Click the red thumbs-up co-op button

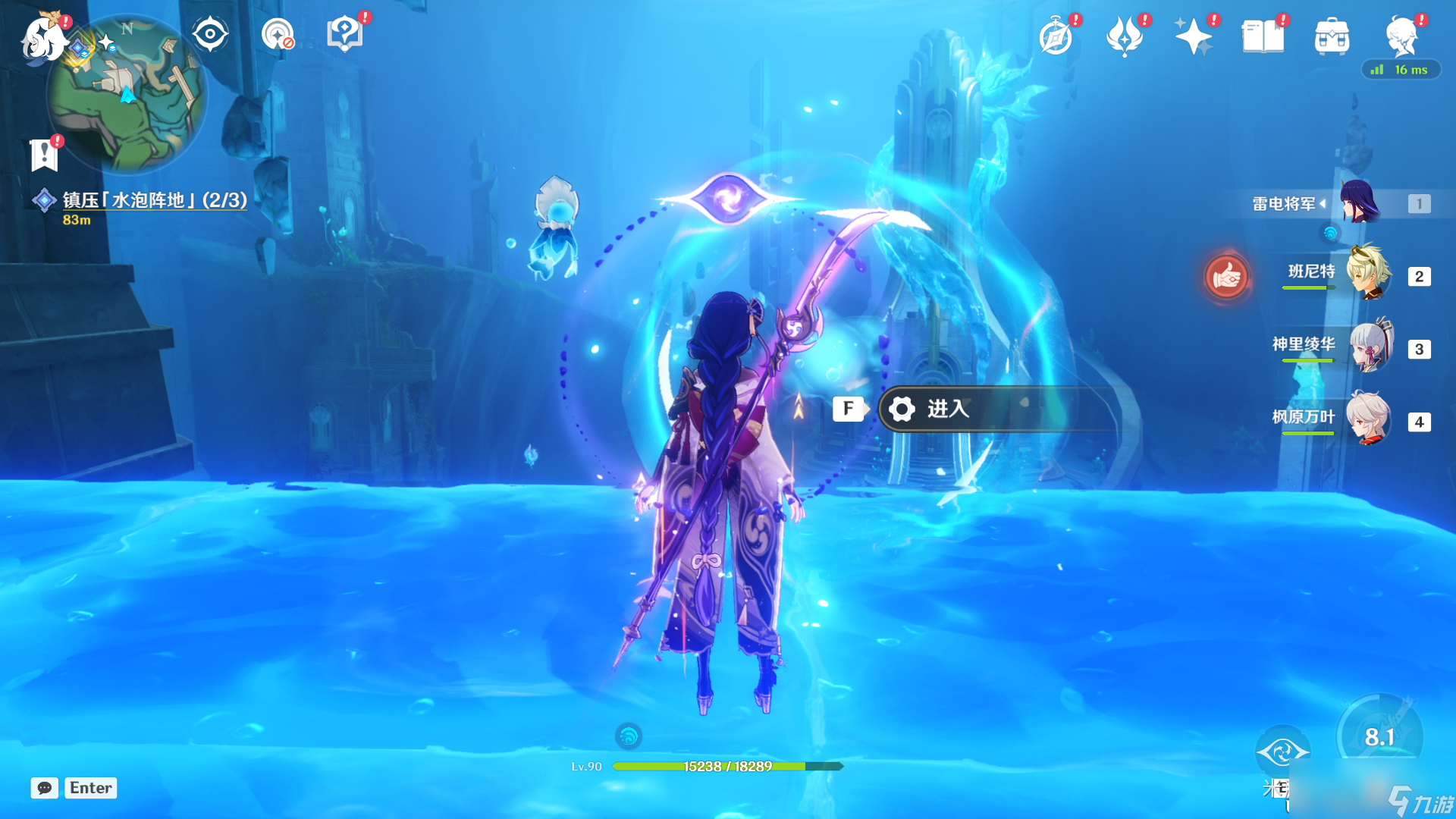[1226, 278]
